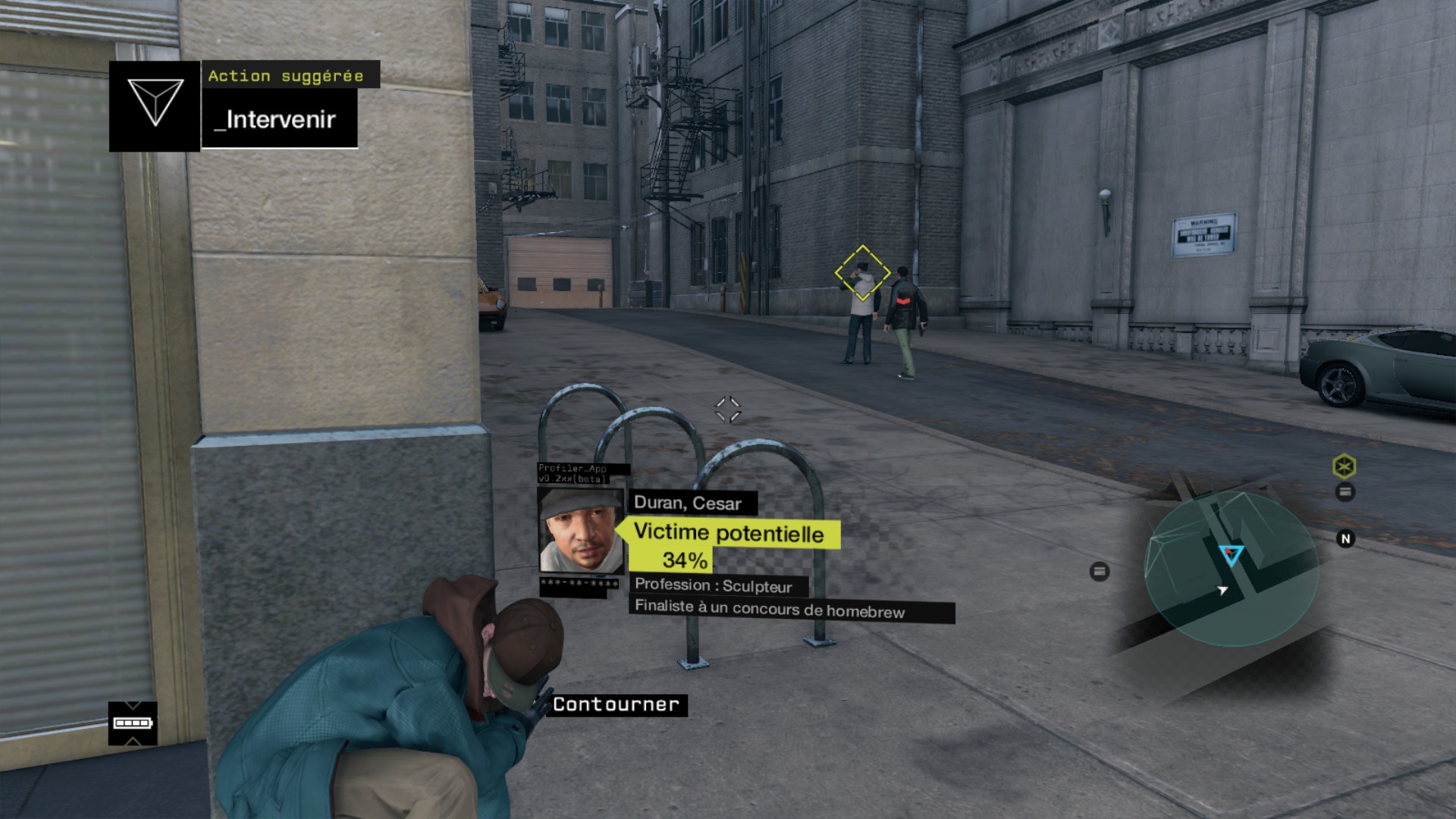Screen dimensions: 1456x819
Task: Select the Intervenir suggested action
Action: click(x=280, y=119)
